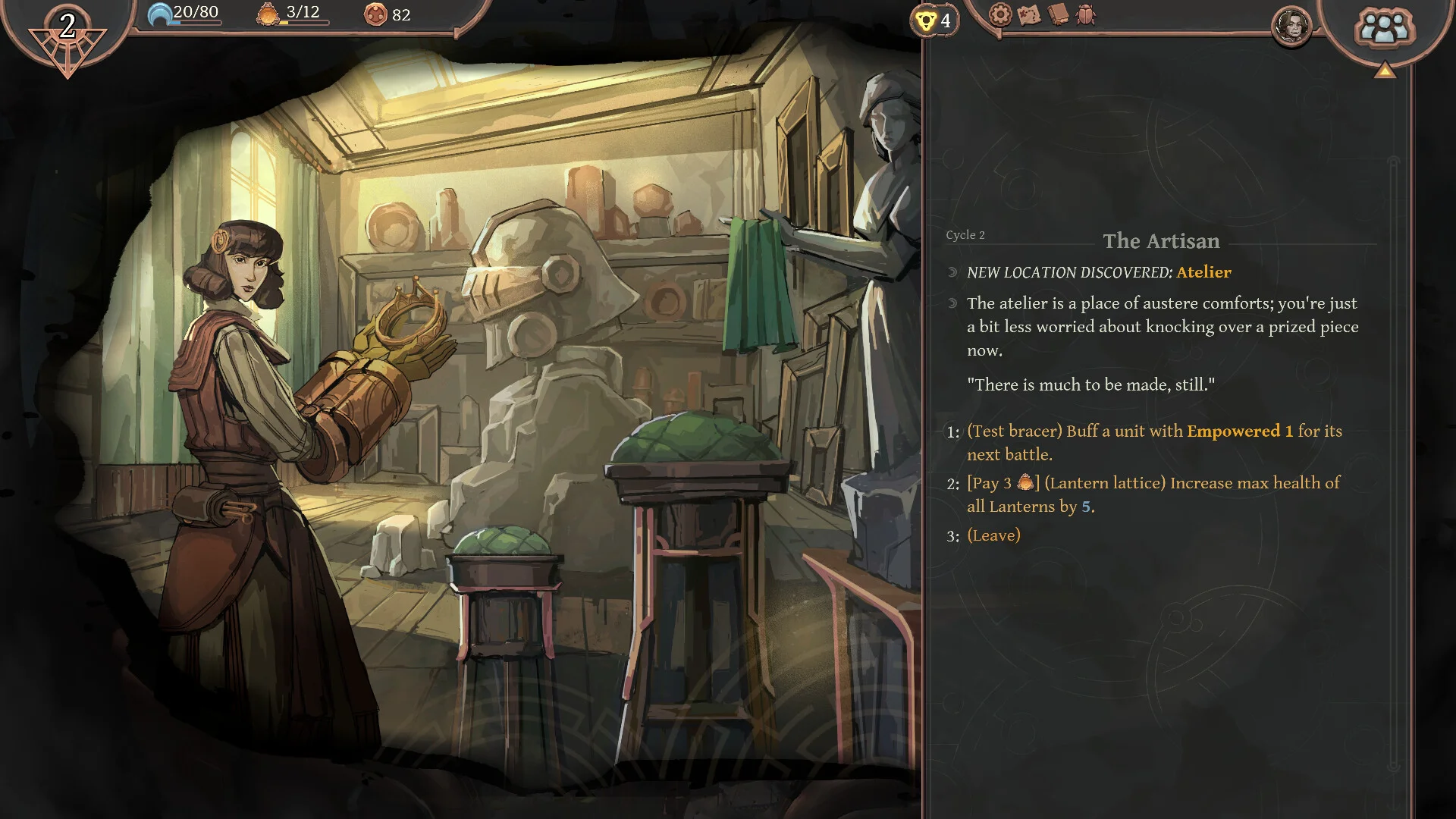Open the gear settings icon

pyautogui.click(x=1000, y=14)
